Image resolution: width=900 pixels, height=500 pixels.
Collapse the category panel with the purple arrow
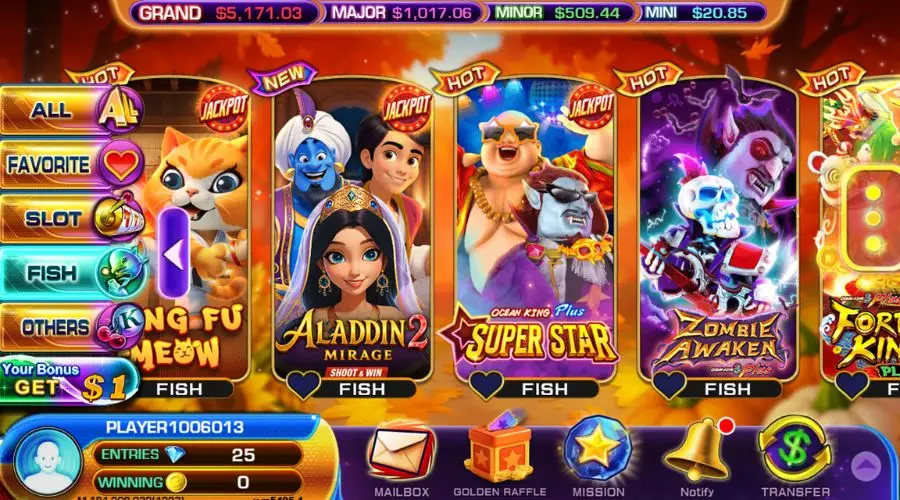172,254
